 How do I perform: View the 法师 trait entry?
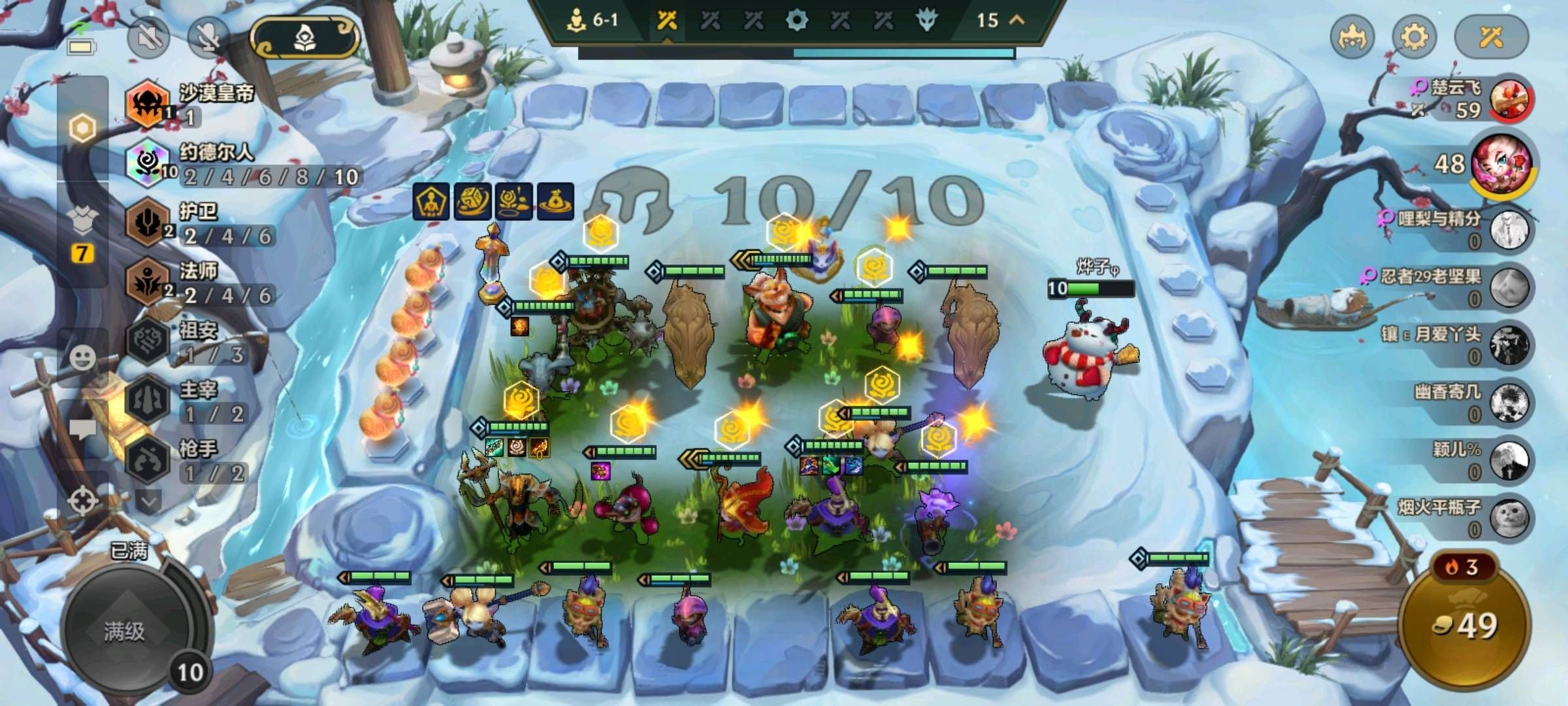[148, 282]
